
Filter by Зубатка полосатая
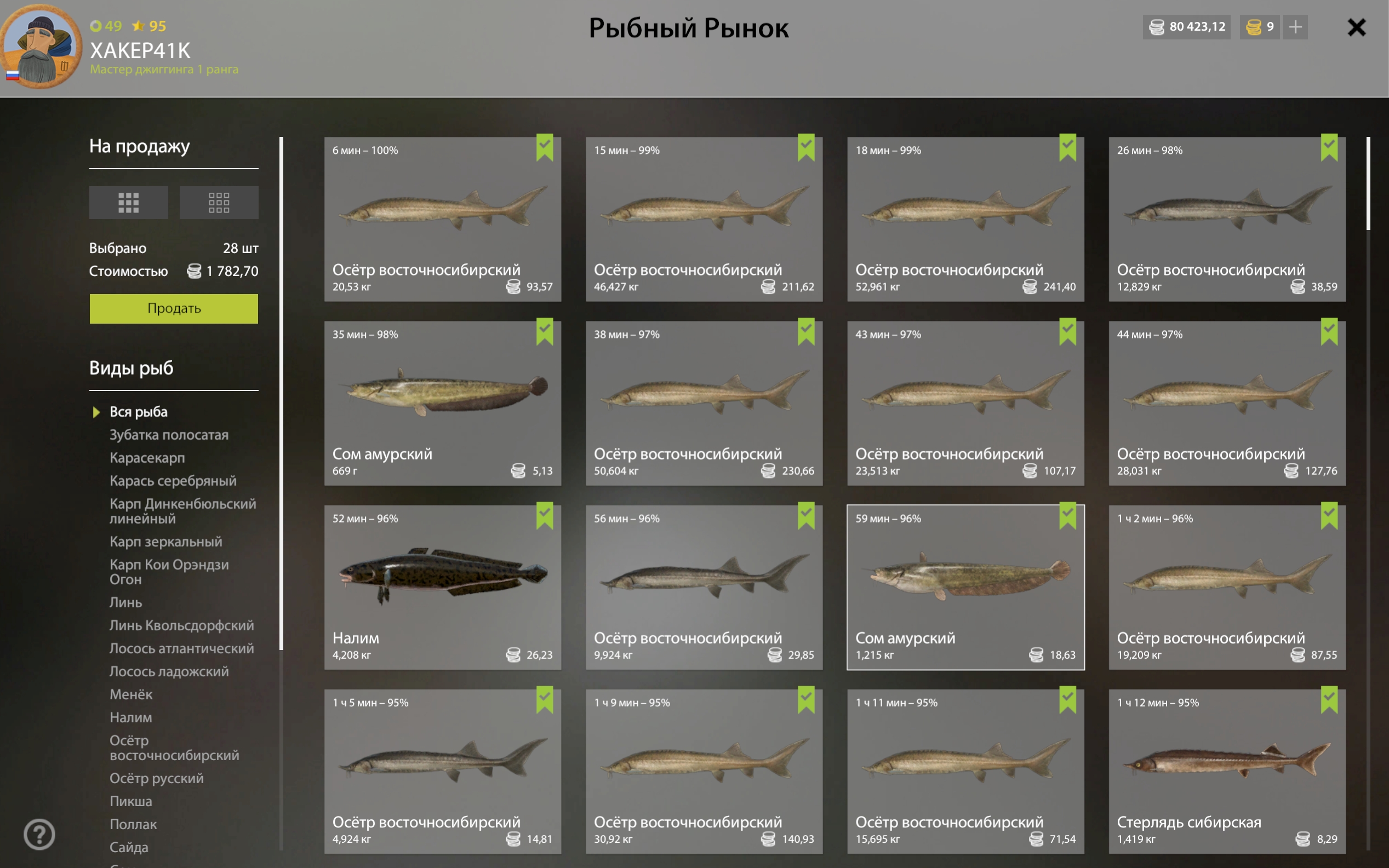click(169, 435)
